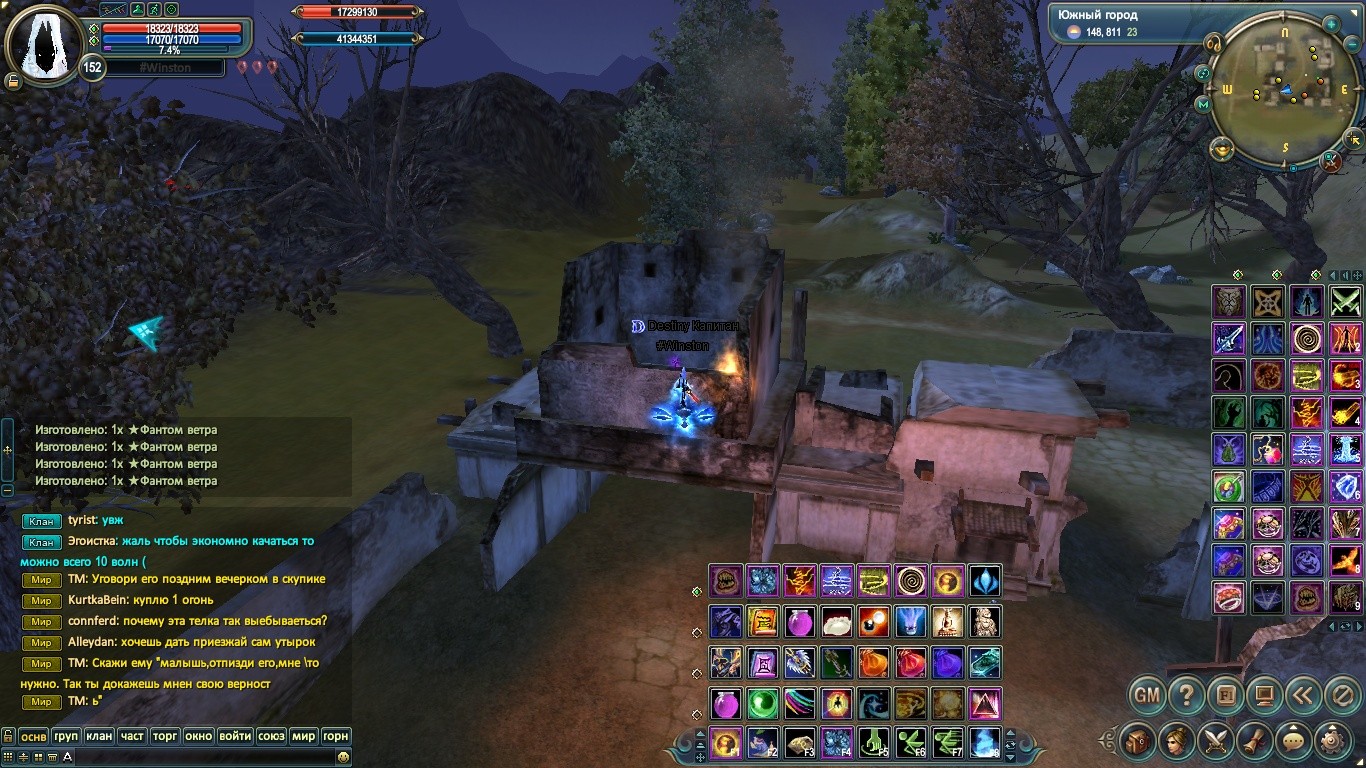Open the GM help button
The image size is (1366, 768).
coord(1148,694)
